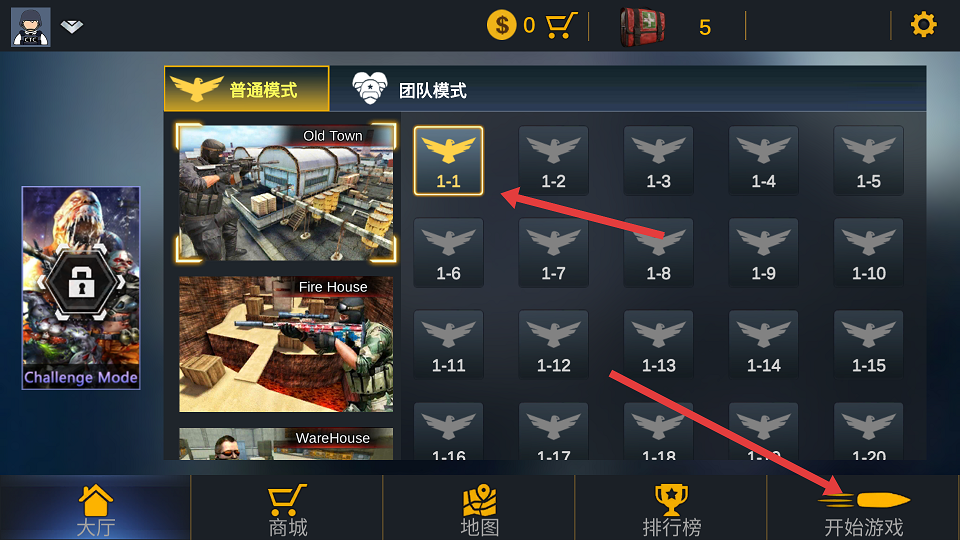The image size is (960, 540).
Task: Open the locked Challenge Mode banner
Action: coord(81,287)
